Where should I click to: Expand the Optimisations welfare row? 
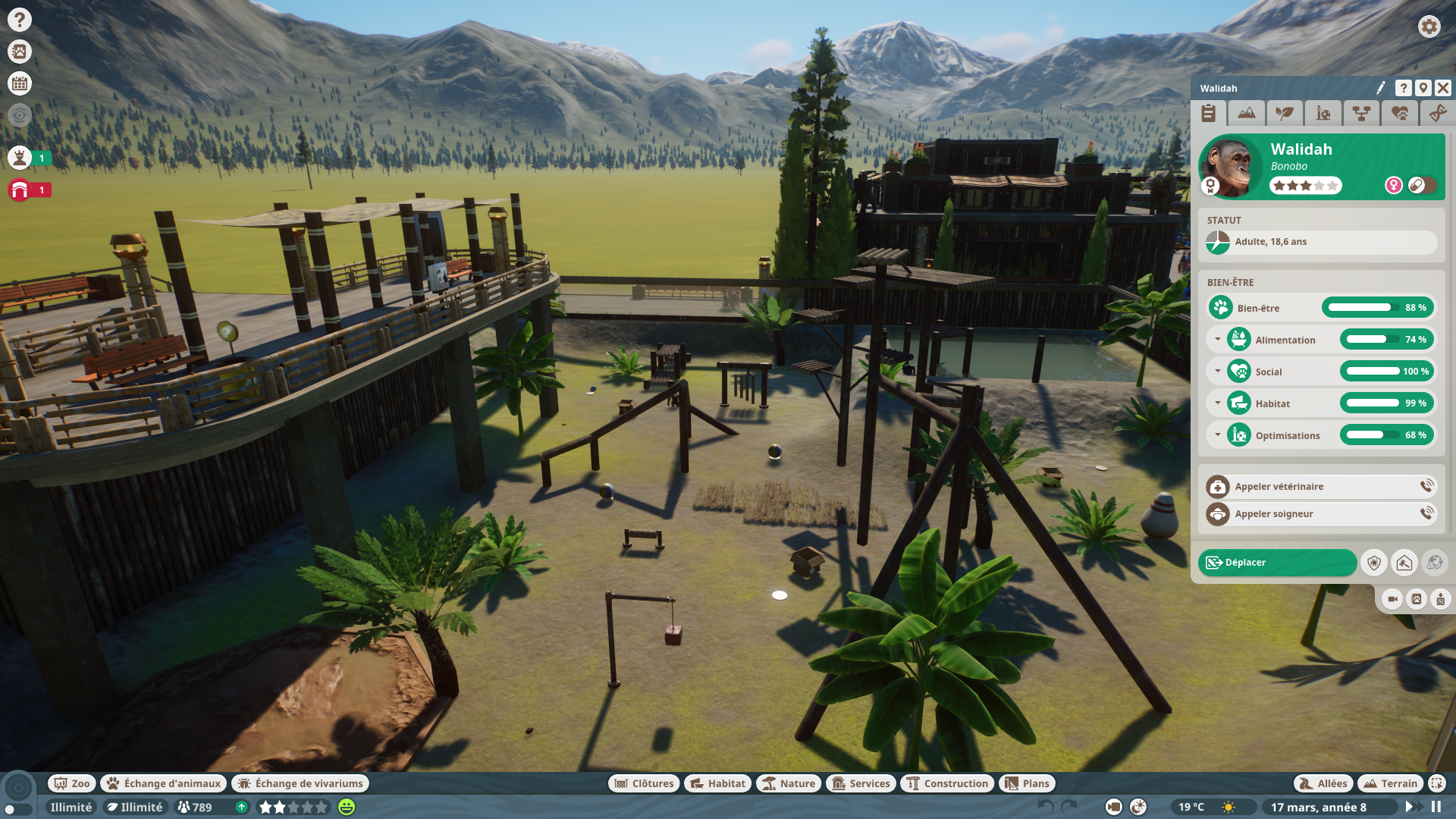(x=1218, y=435)
